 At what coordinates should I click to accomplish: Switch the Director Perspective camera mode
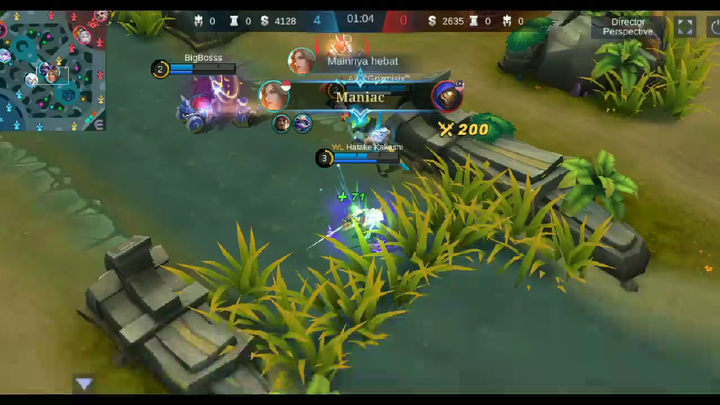[628, 26]
